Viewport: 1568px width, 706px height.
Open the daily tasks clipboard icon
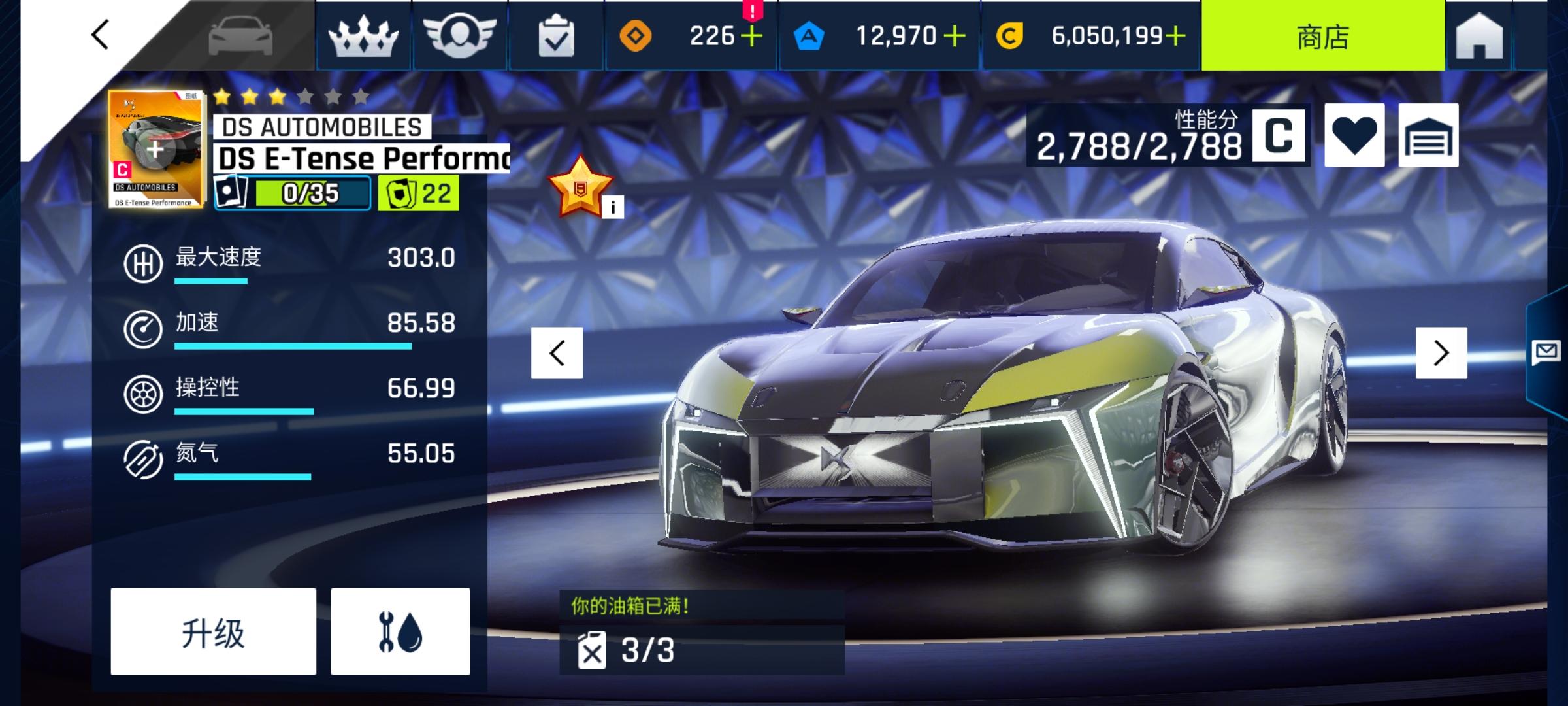(556, 36)
